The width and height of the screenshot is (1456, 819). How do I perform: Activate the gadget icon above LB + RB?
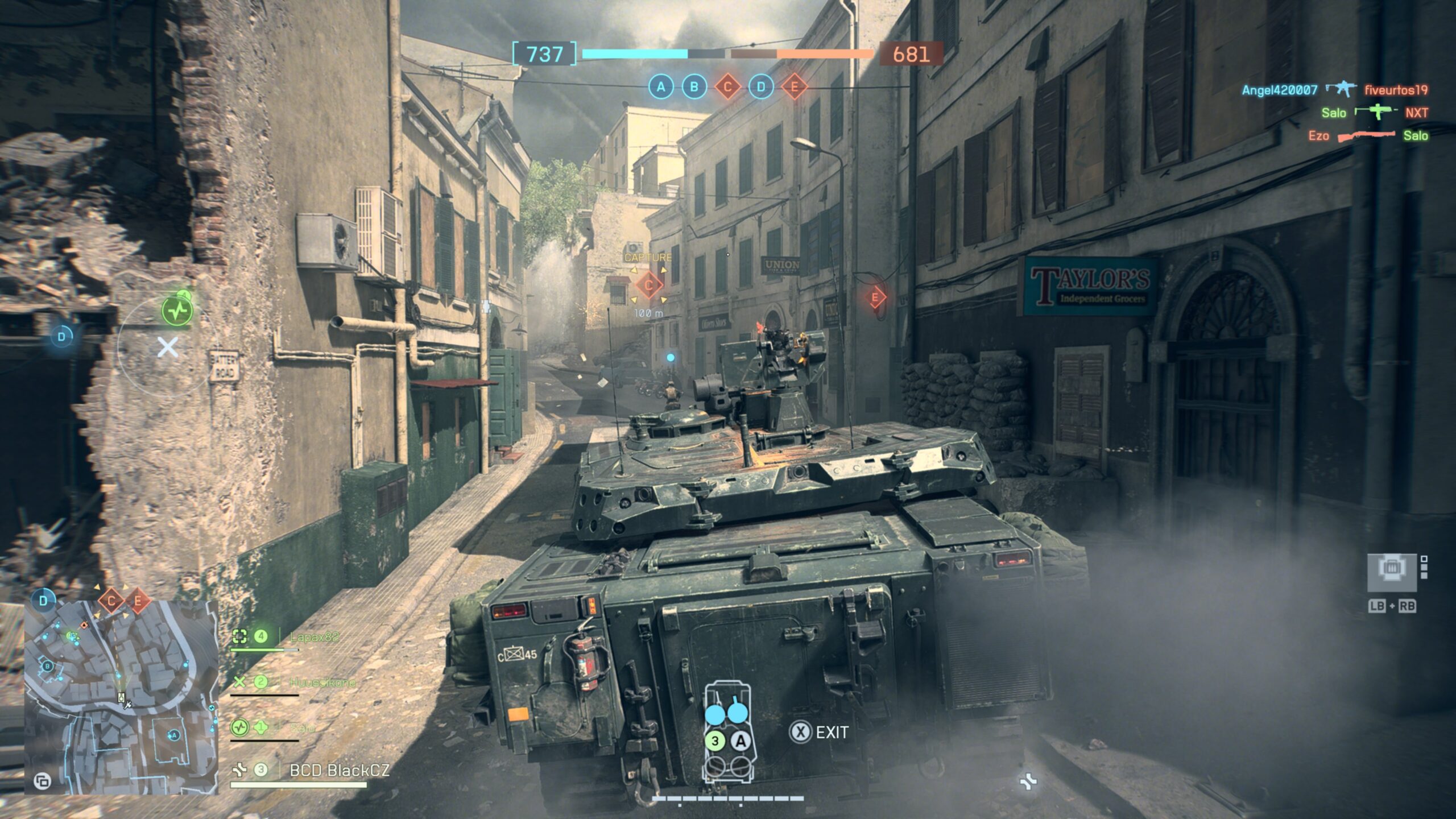(1391, 572)
